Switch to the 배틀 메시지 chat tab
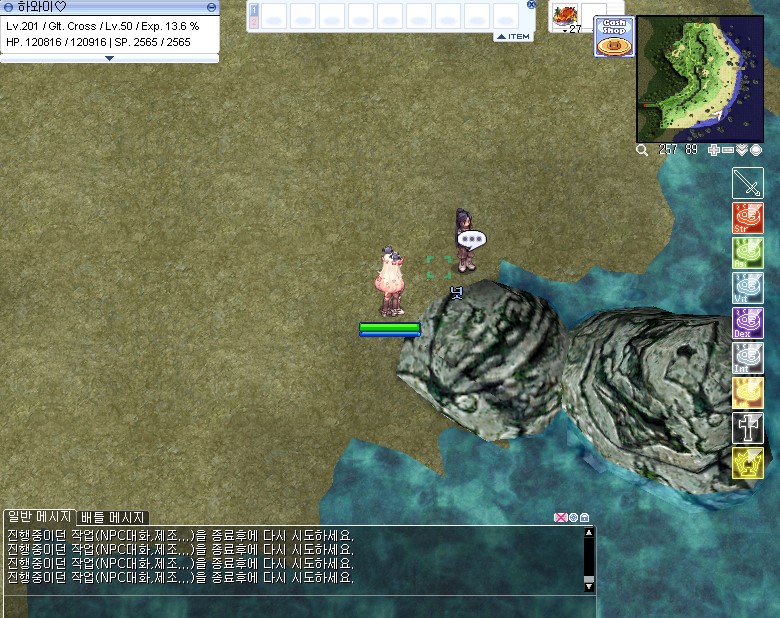 tap(113, 517)
